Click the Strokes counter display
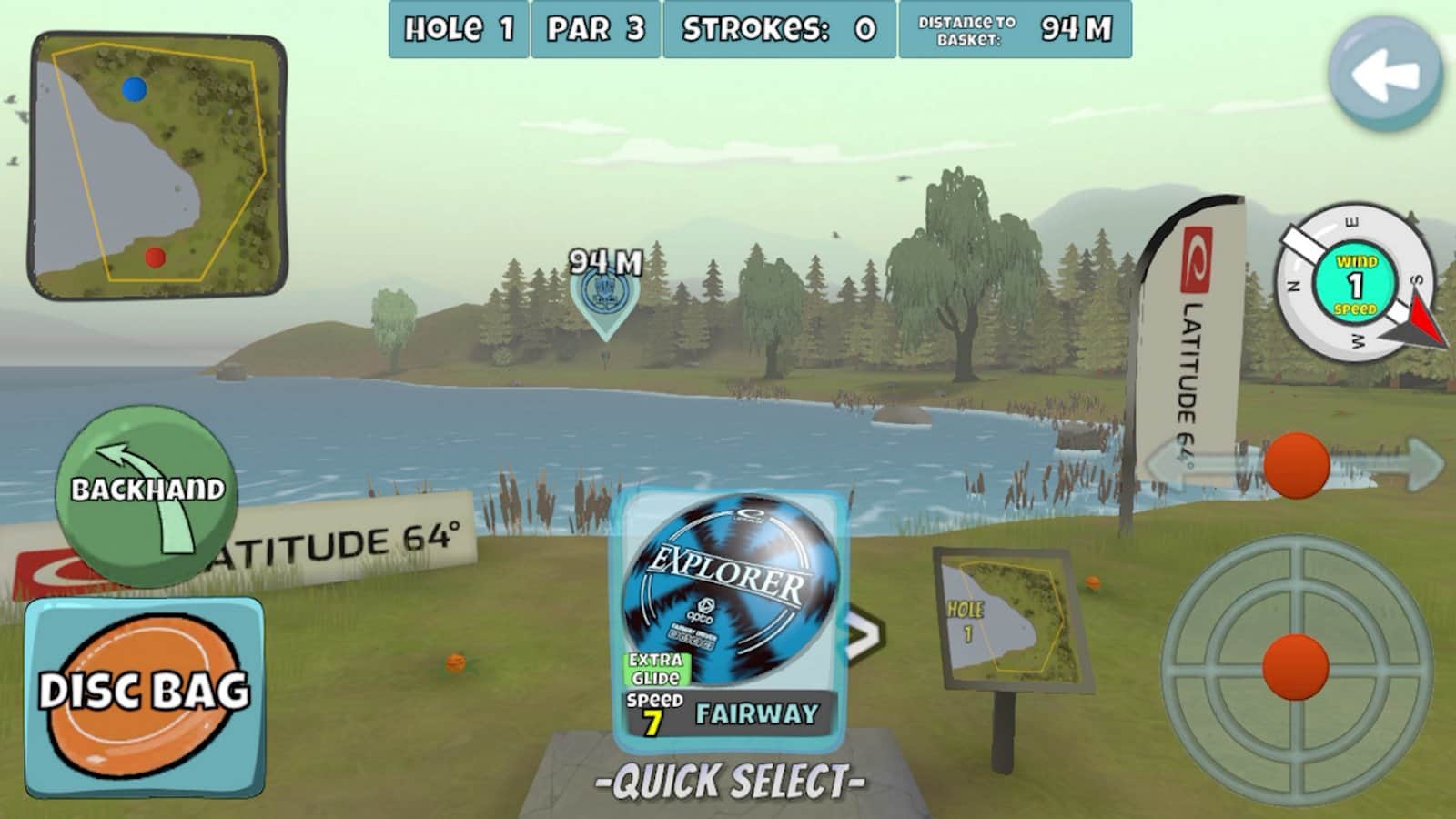The width and height of the screenshot is (1456, 819). tap(778, 27)
